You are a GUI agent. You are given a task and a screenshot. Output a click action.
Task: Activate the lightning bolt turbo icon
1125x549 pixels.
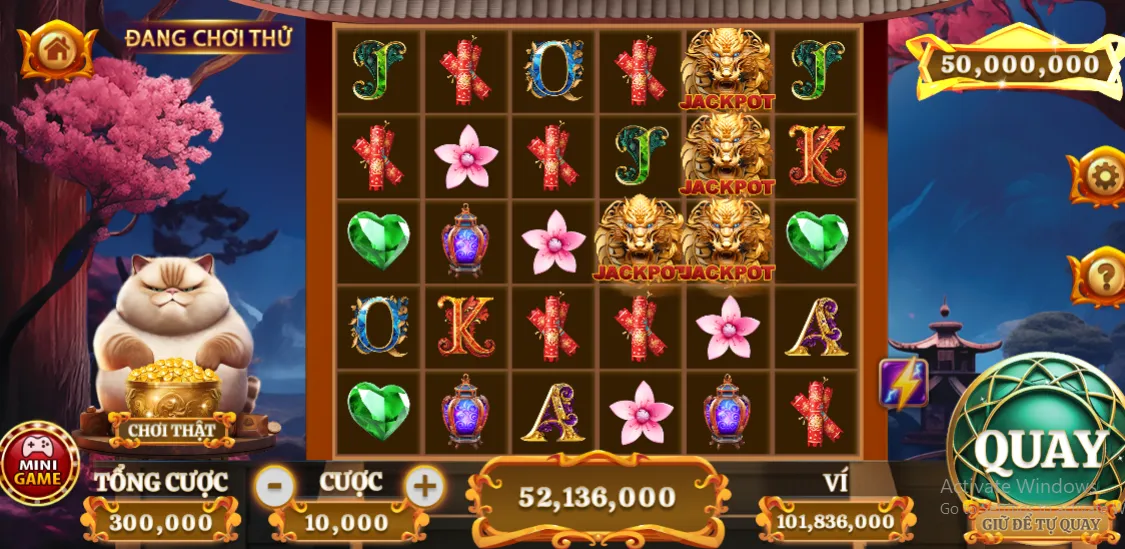(x=903, y=383)
